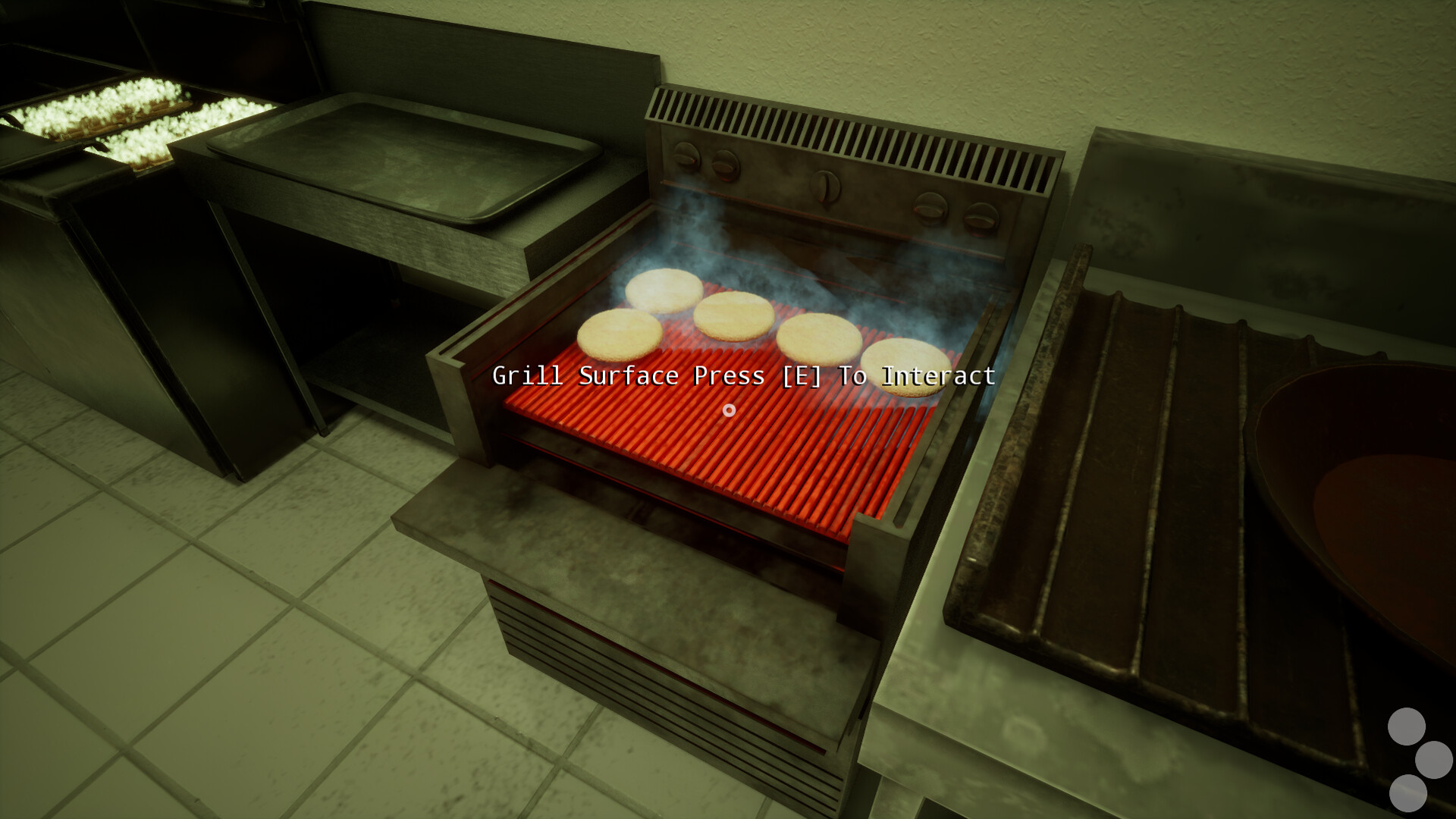
Task: Click the vertical center knob on the grill
Action: coord(825,188)
